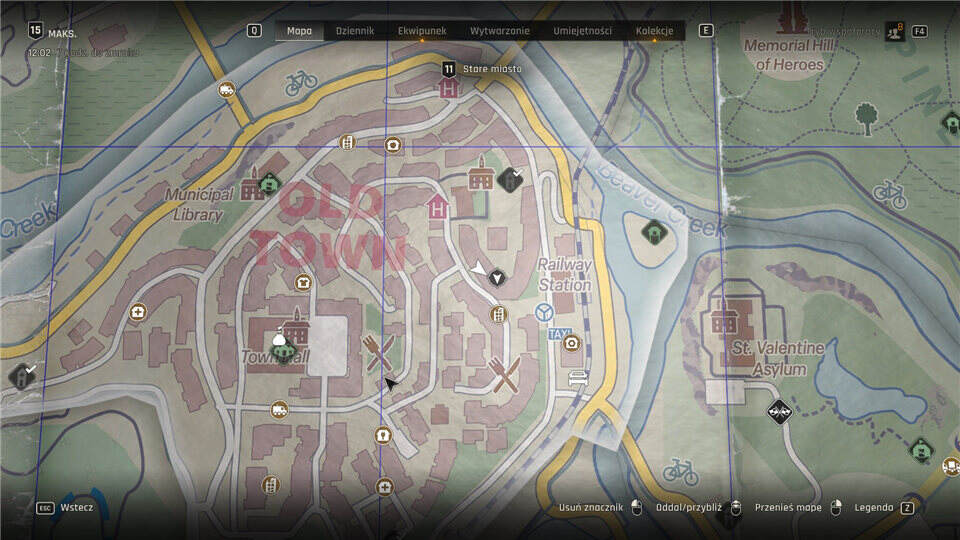Image resolution: width=960 pixels, height=540 pixels.
Task: Select the tree icon near Memorial Hill
Action: [x=866, y=115]
